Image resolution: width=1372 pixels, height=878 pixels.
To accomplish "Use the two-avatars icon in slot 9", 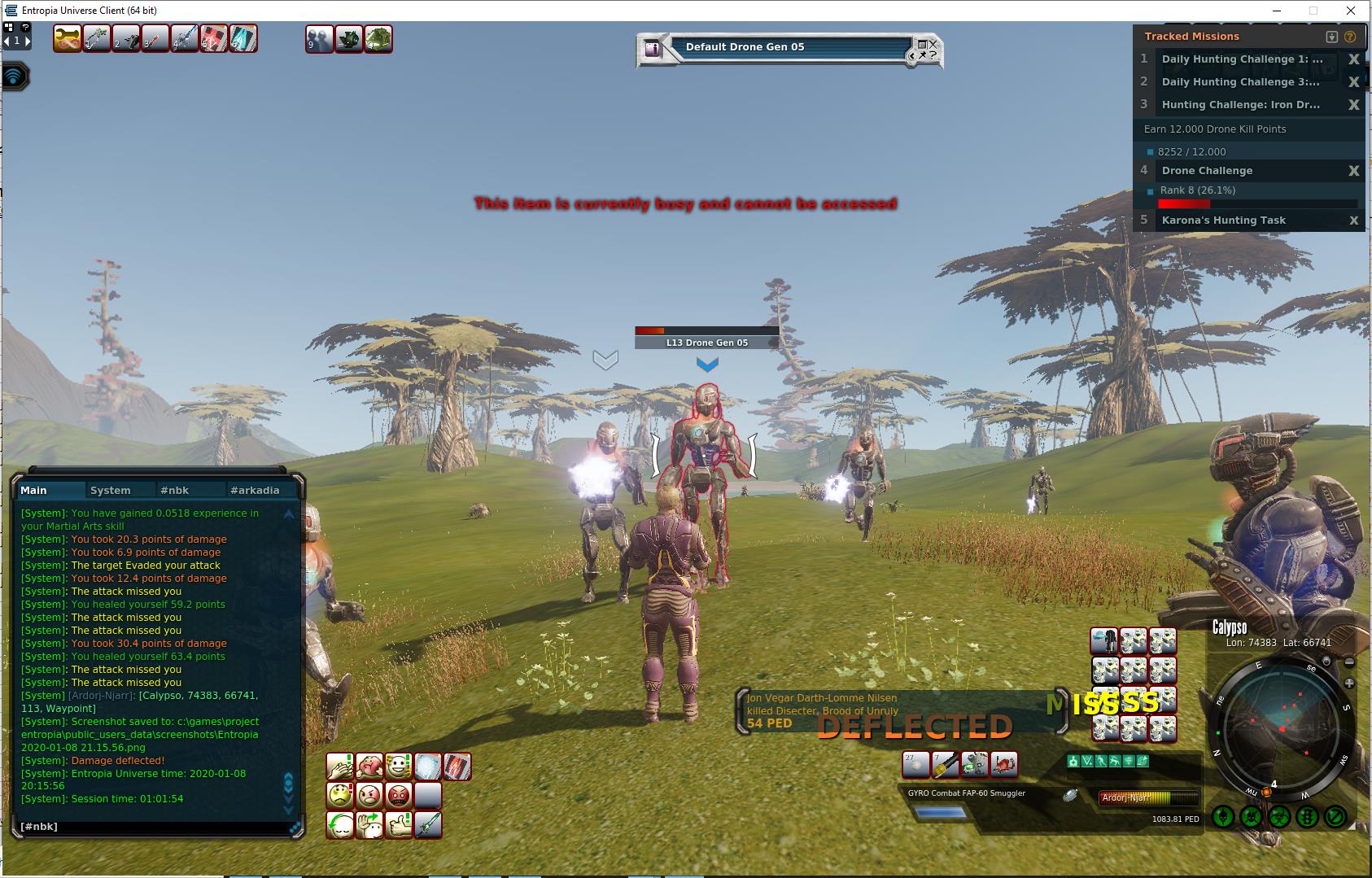I will point(319,39).
